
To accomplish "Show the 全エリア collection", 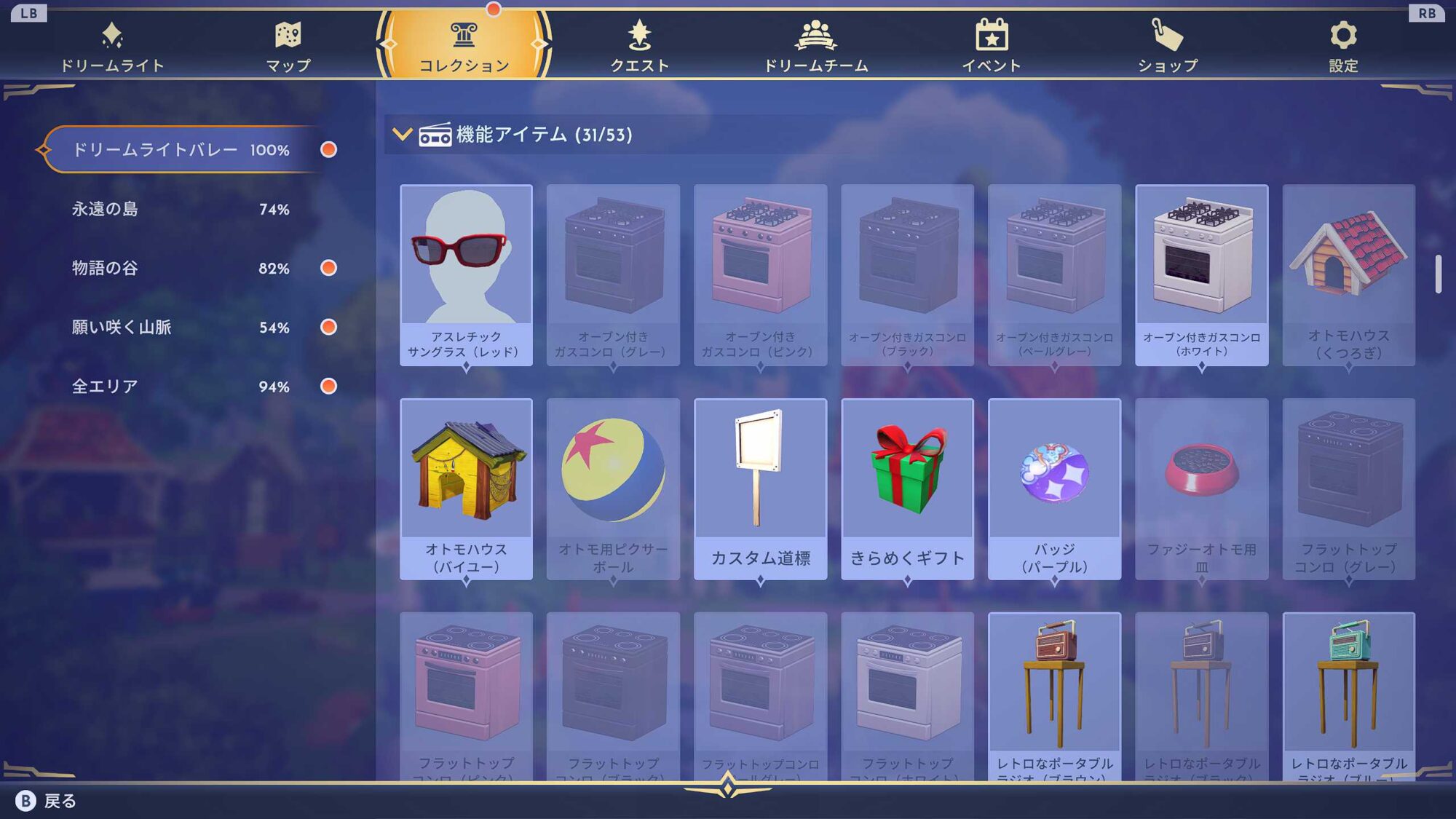I will pos(180,387).
